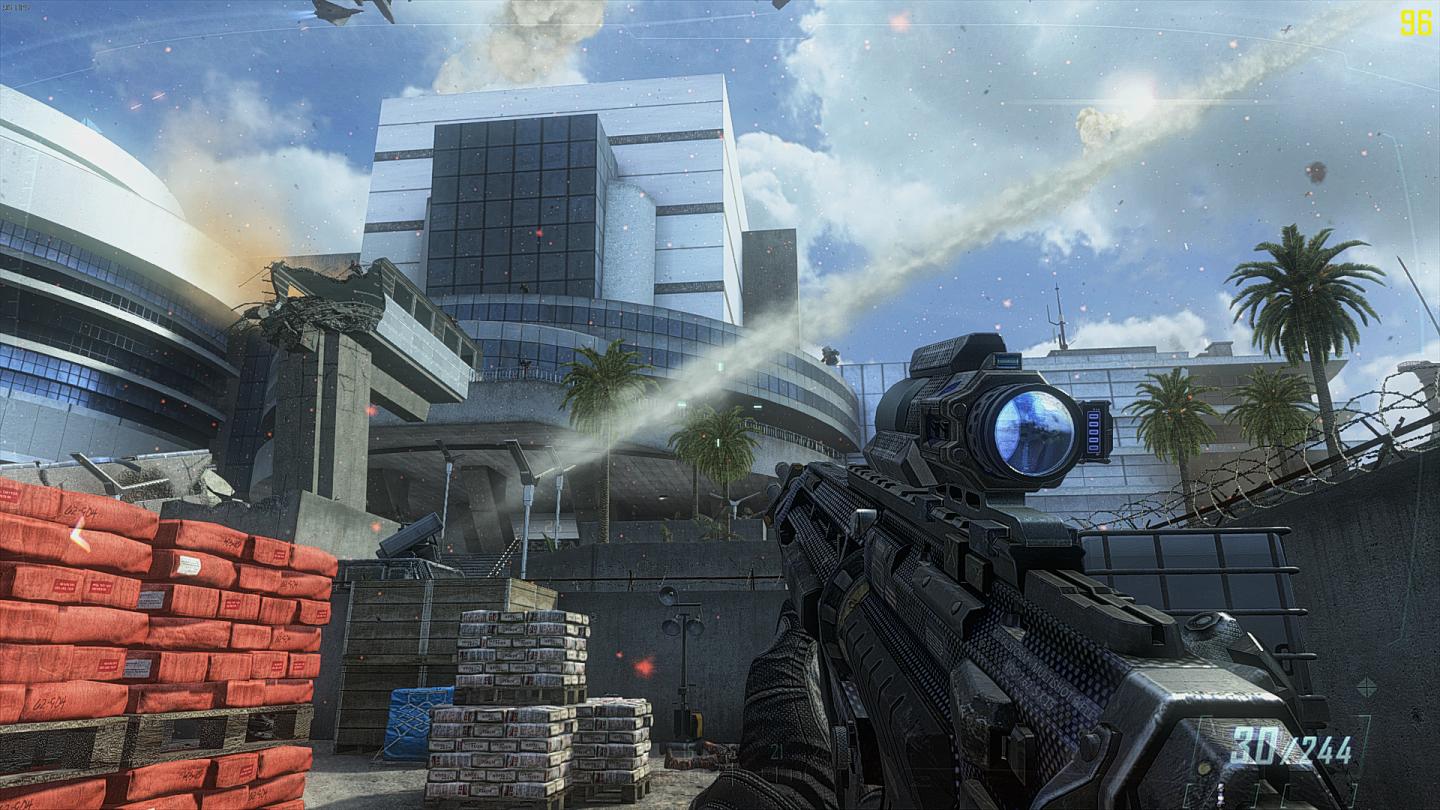This screenshot has width=1440, height=810.
Task: Click the diamond D-pad indicator above the ammo count
Action: click(x=1366, y=687)
